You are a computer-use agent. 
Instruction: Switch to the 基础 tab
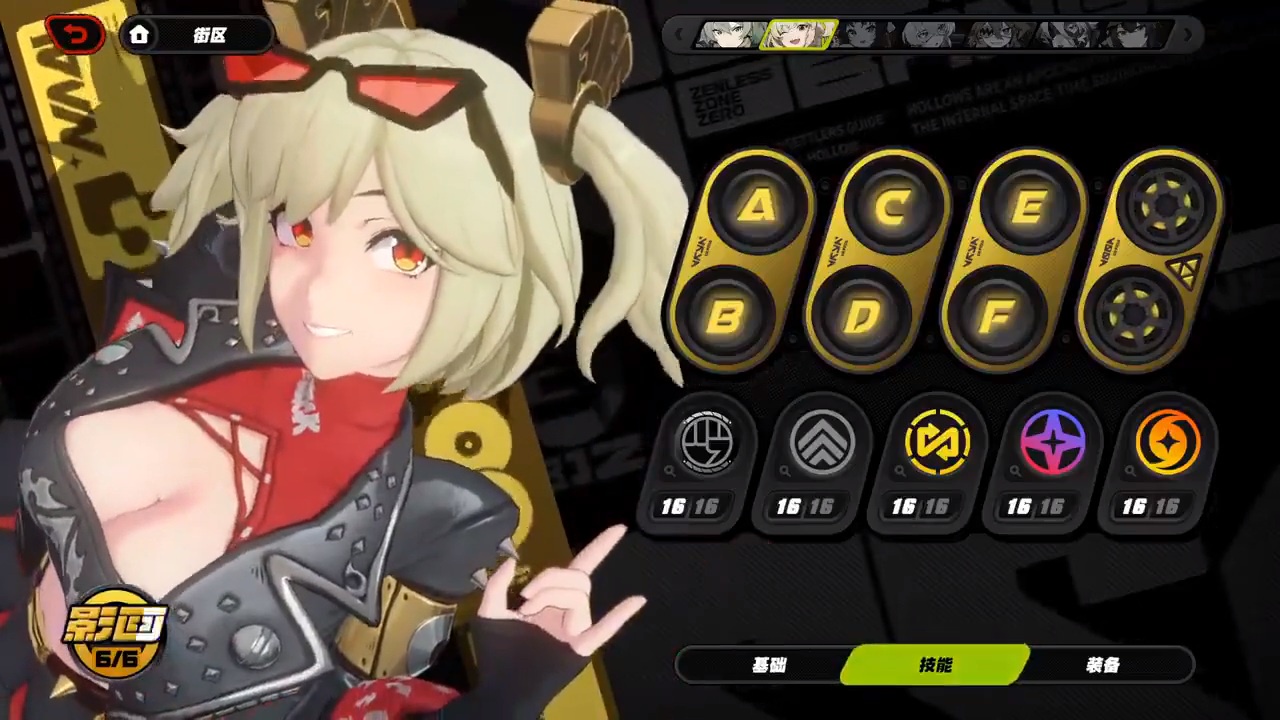[769, 665]
